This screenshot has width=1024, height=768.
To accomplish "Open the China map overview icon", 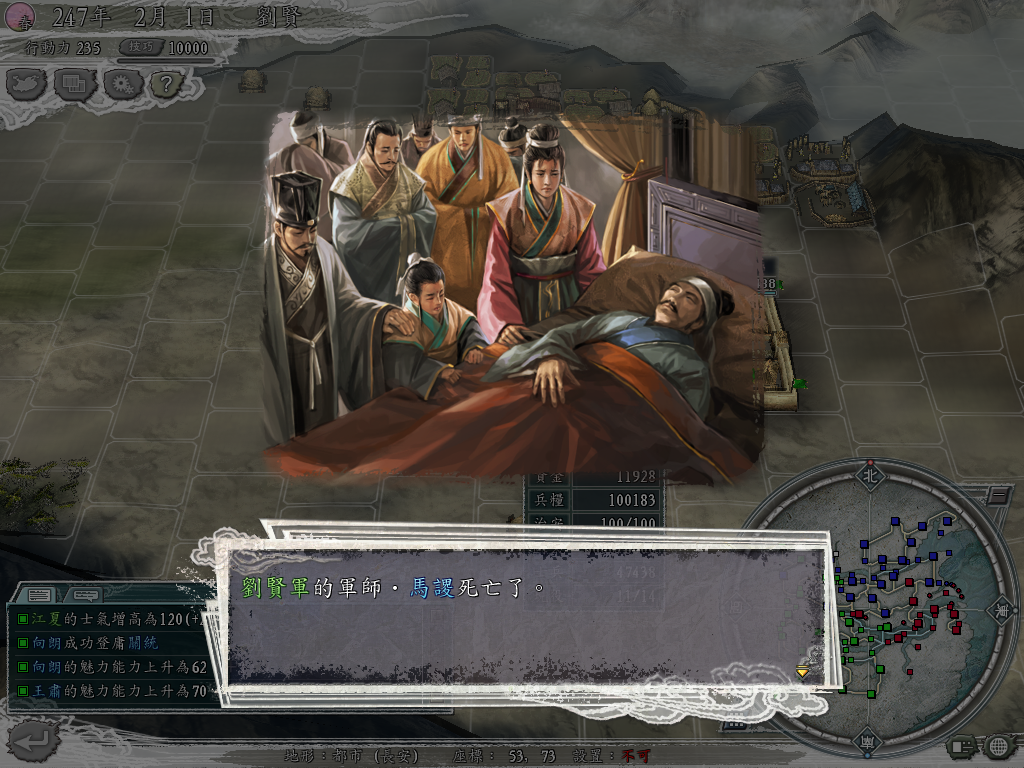I will (x=29, y=84).
